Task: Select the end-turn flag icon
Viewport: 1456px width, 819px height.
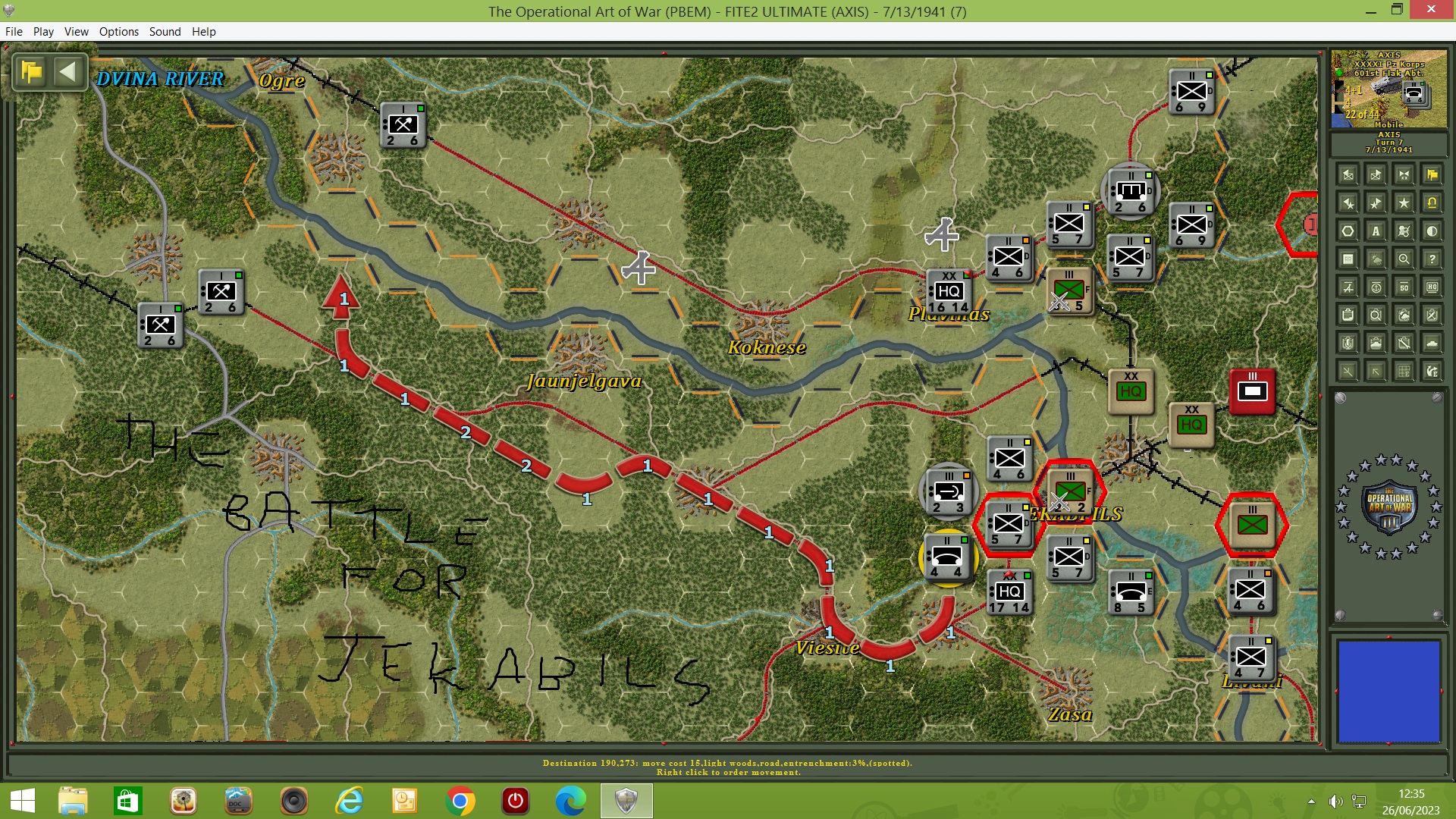Action: point(1432,174)
